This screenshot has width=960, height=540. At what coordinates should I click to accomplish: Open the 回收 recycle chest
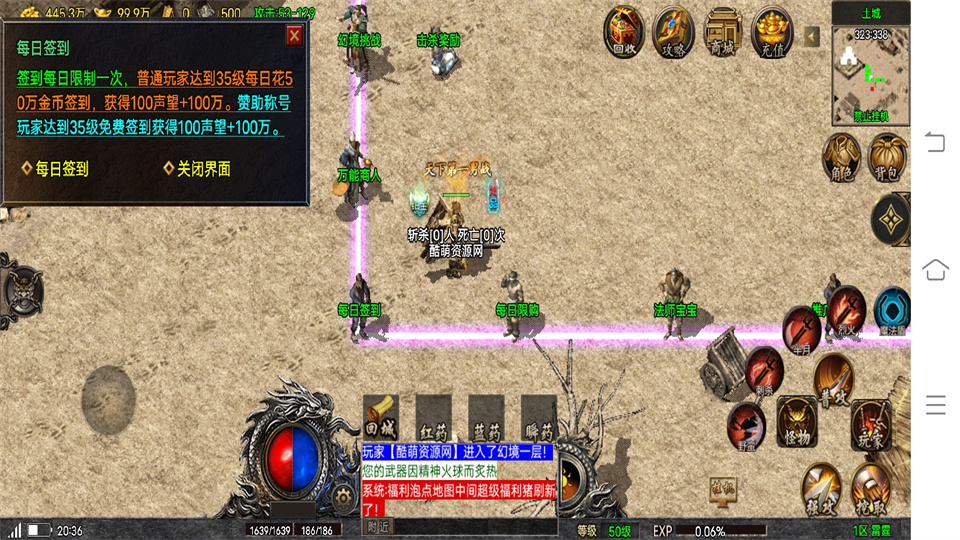click(x=624, y=31)
